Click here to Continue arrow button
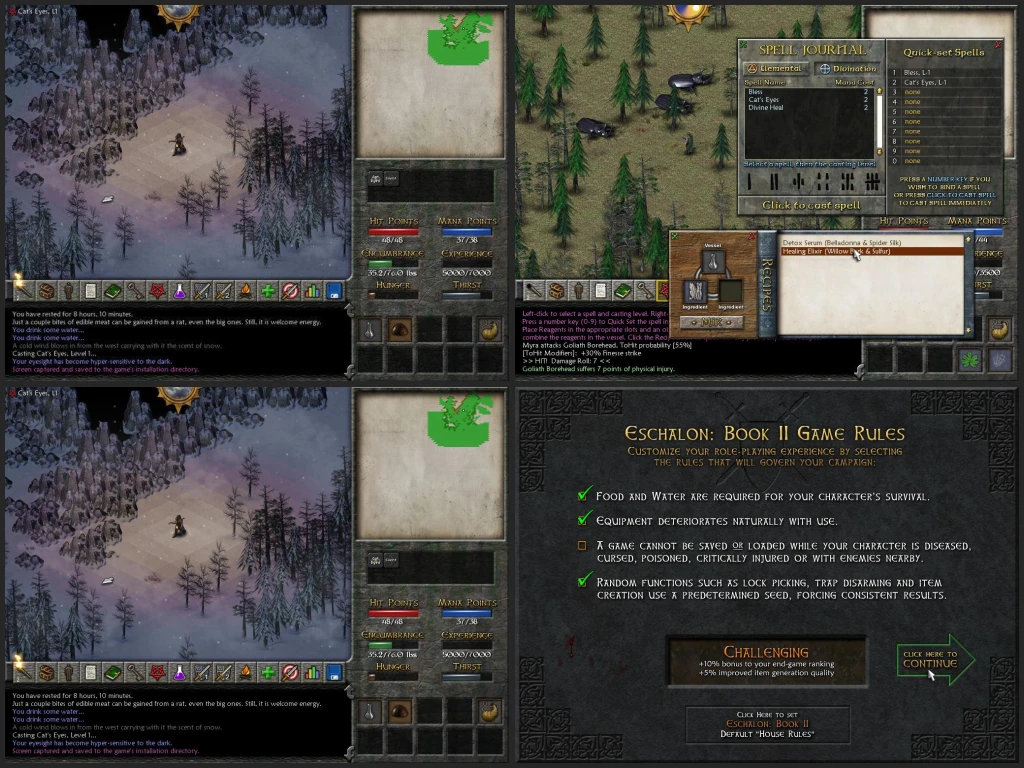 click(x=933, y=660)
